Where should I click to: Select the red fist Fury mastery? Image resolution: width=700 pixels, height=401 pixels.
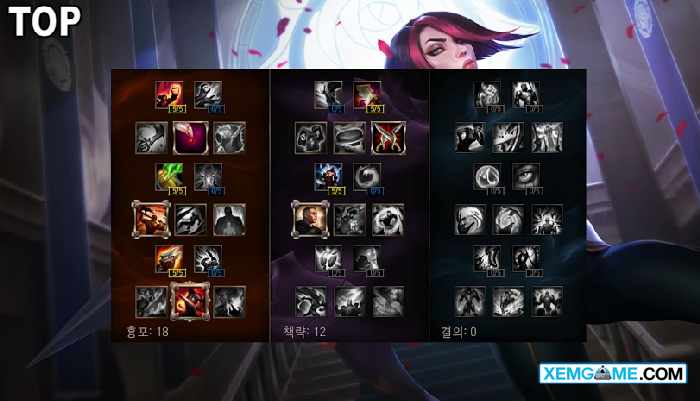(169, 94)
